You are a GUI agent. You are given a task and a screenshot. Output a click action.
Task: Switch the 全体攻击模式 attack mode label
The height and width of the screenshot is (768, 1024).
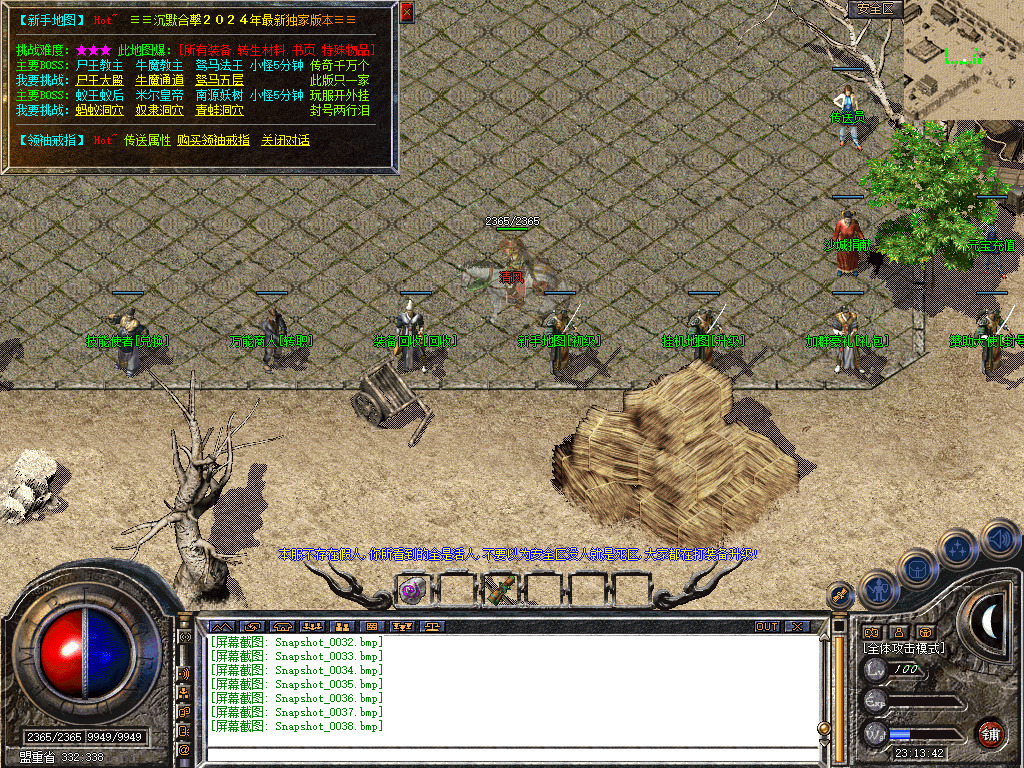904,648
